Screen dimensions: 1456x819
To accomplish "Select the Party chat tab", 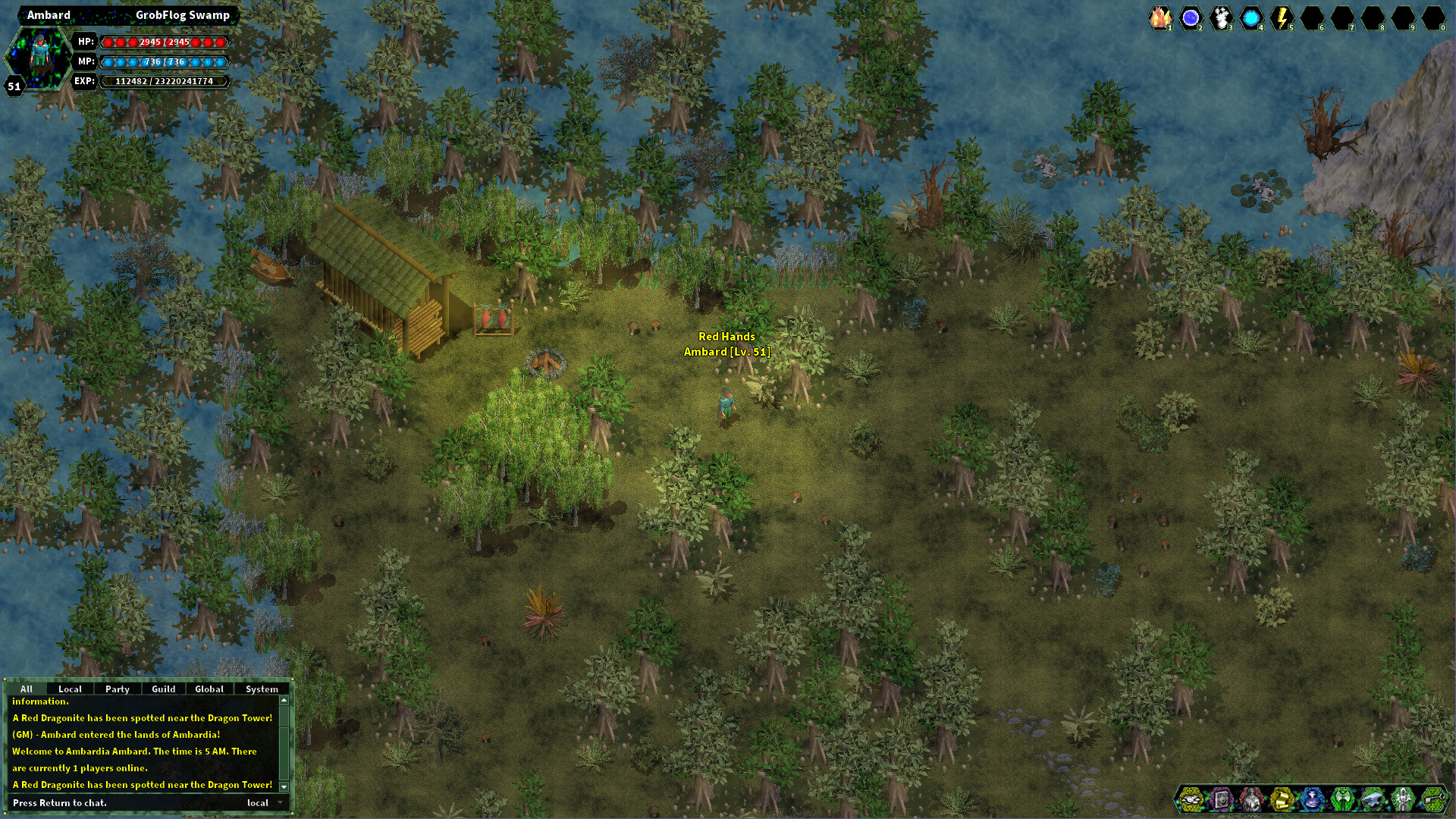I will (118, 689).
